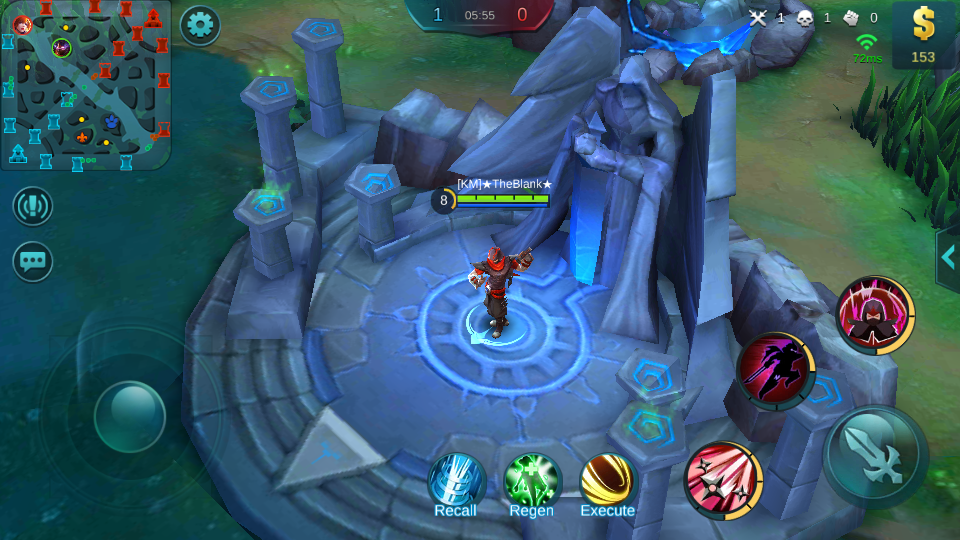The image size is (960, 540).
Task: Open the quick chat speech bubble
Action: pos(33,261)
